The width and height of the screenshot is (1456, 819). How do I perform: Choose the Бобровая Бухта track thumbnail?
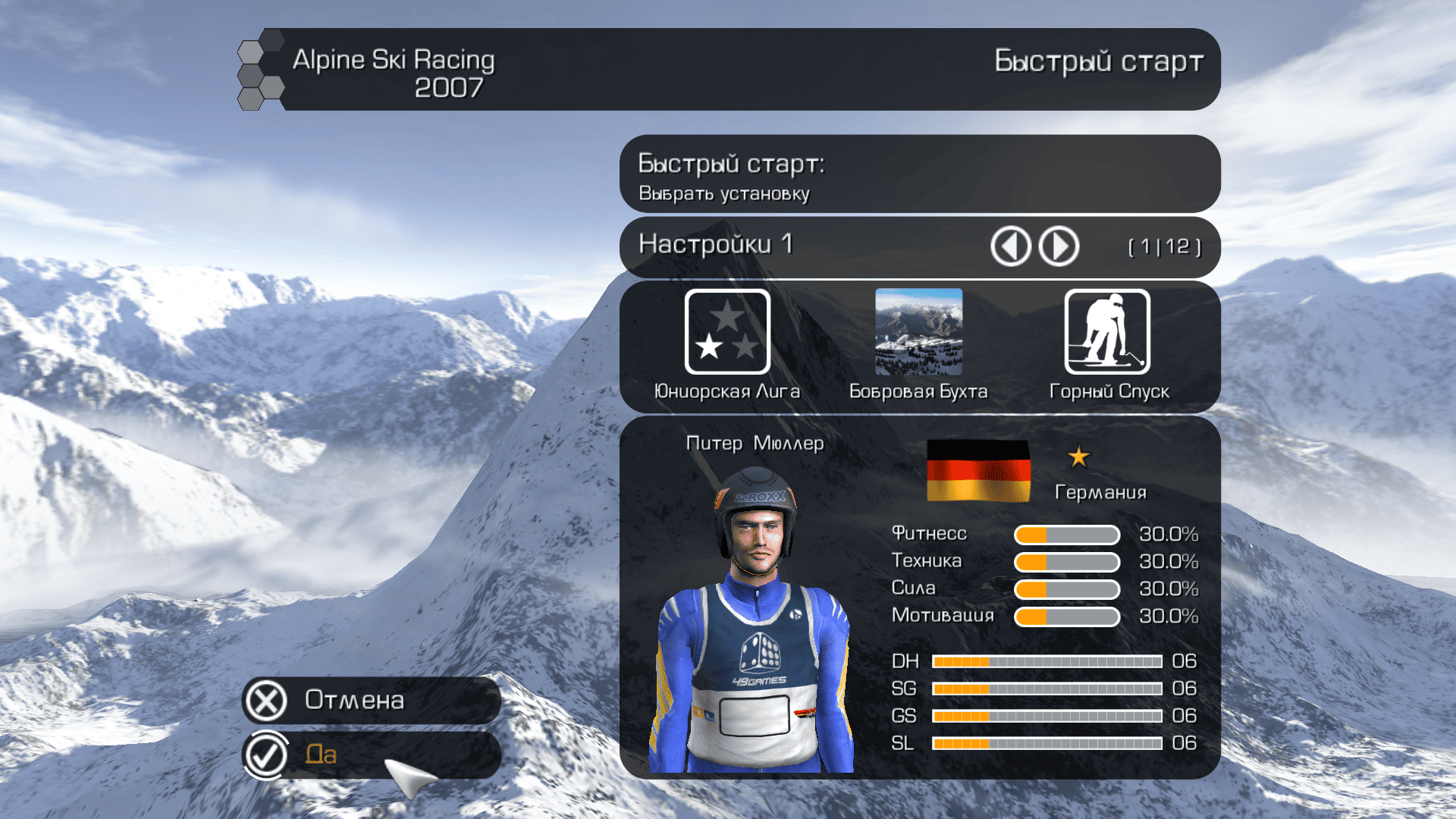pyautogui.click(x=918, y=332)
